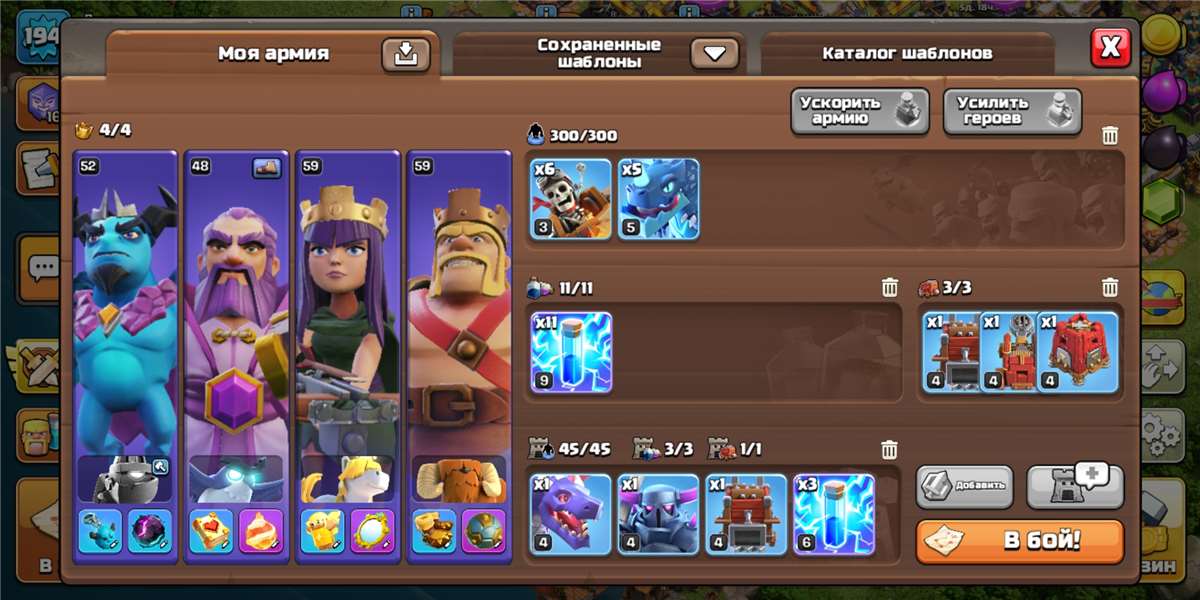Screen dimensions: 1200x600
Task: Clear spells using the 11/11 row trash icon
Action: pos(889,288)
